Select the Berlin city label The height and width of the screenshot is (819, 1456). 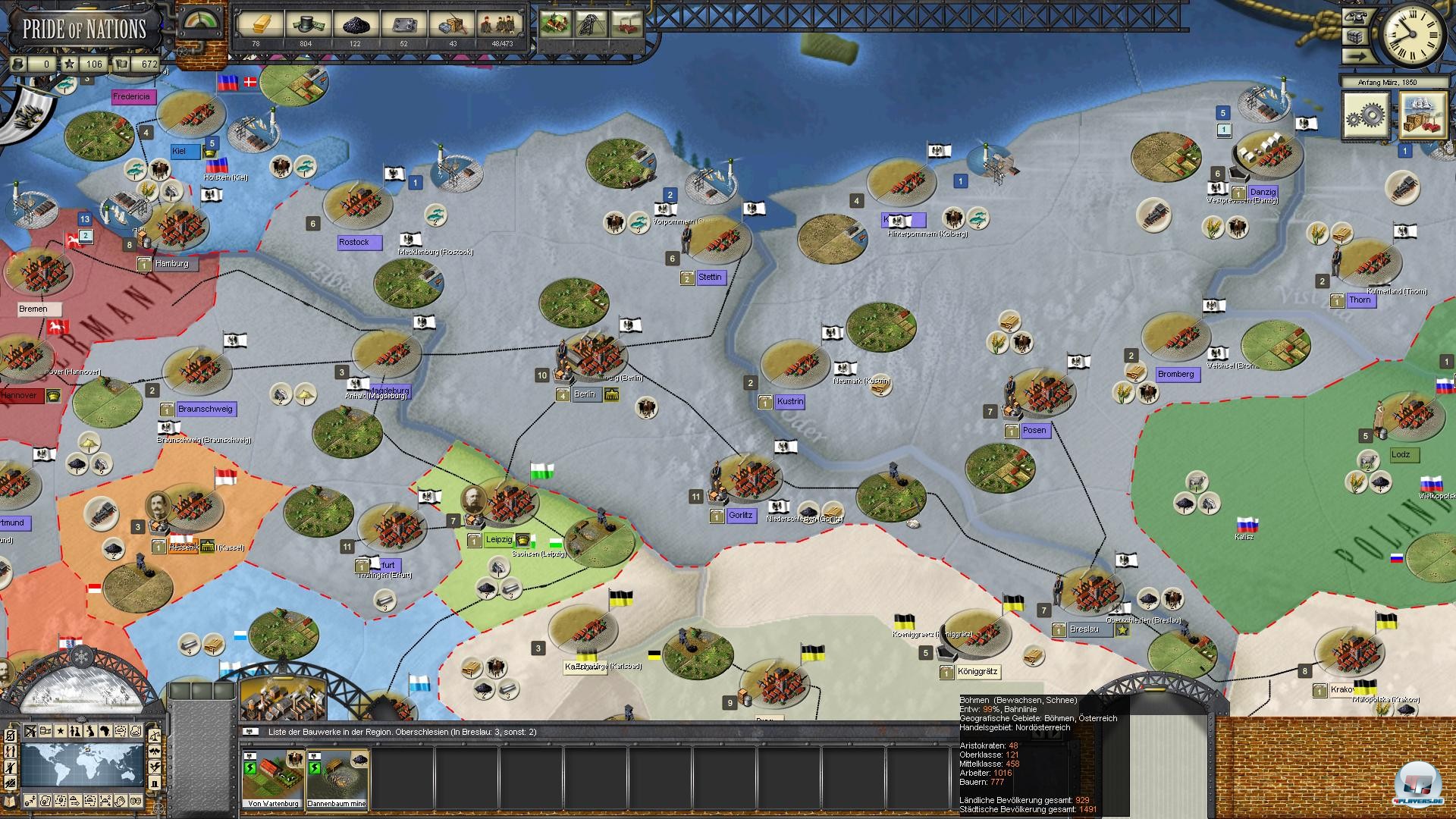[585, 394]
